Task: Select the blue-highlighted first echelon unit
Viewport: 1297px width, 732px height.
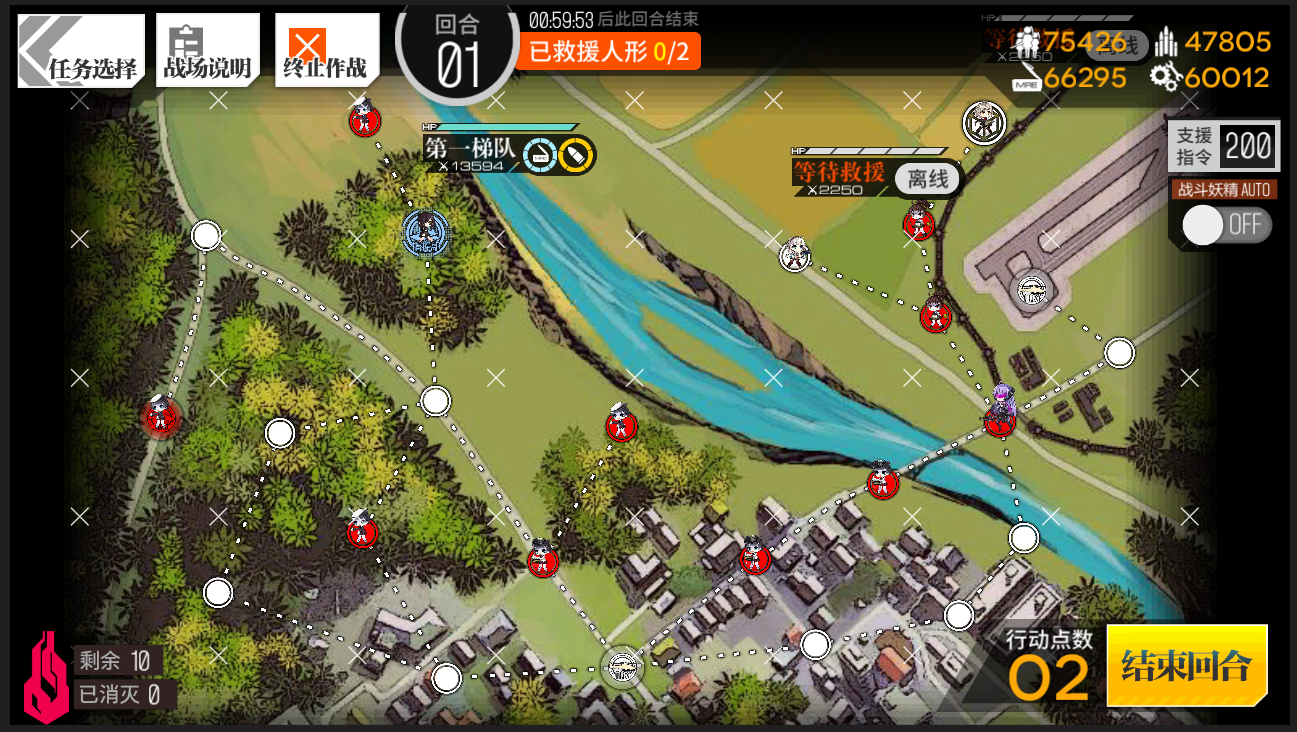Action: (426, 232)
